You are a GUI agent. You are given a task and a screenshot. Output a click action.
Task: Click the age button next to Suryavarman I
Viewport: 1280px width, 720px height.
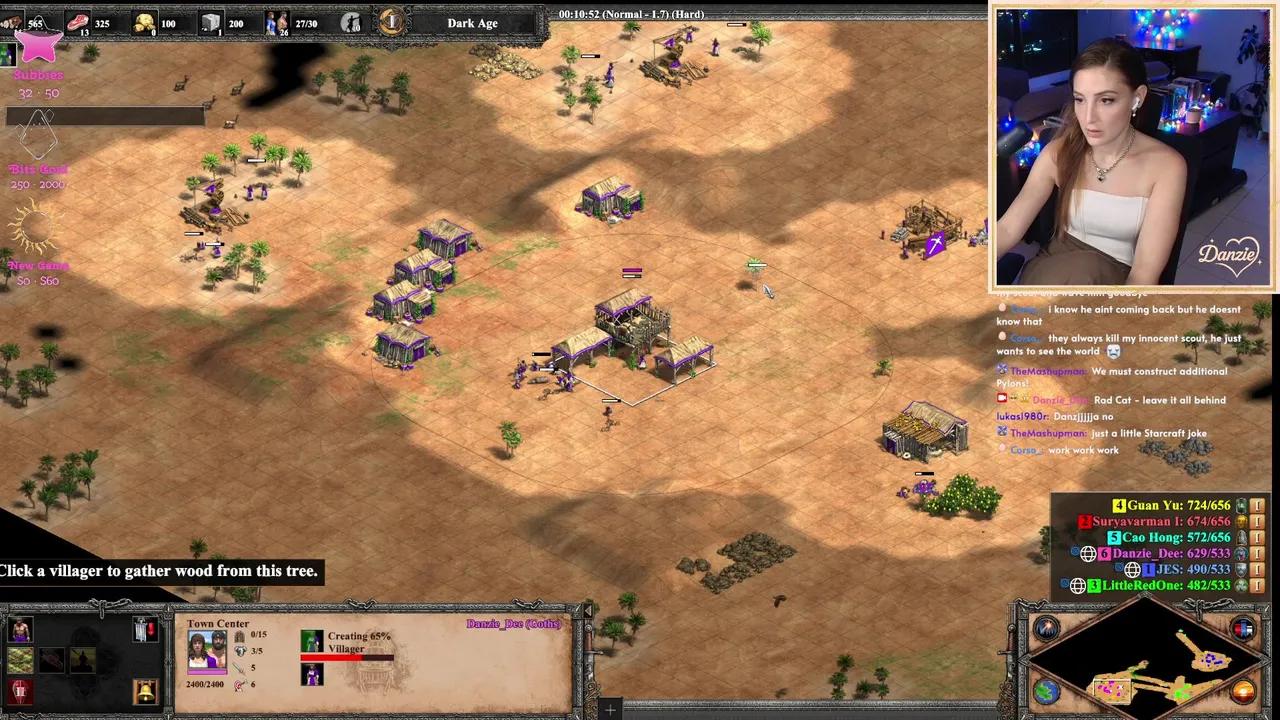point(1258,522)
